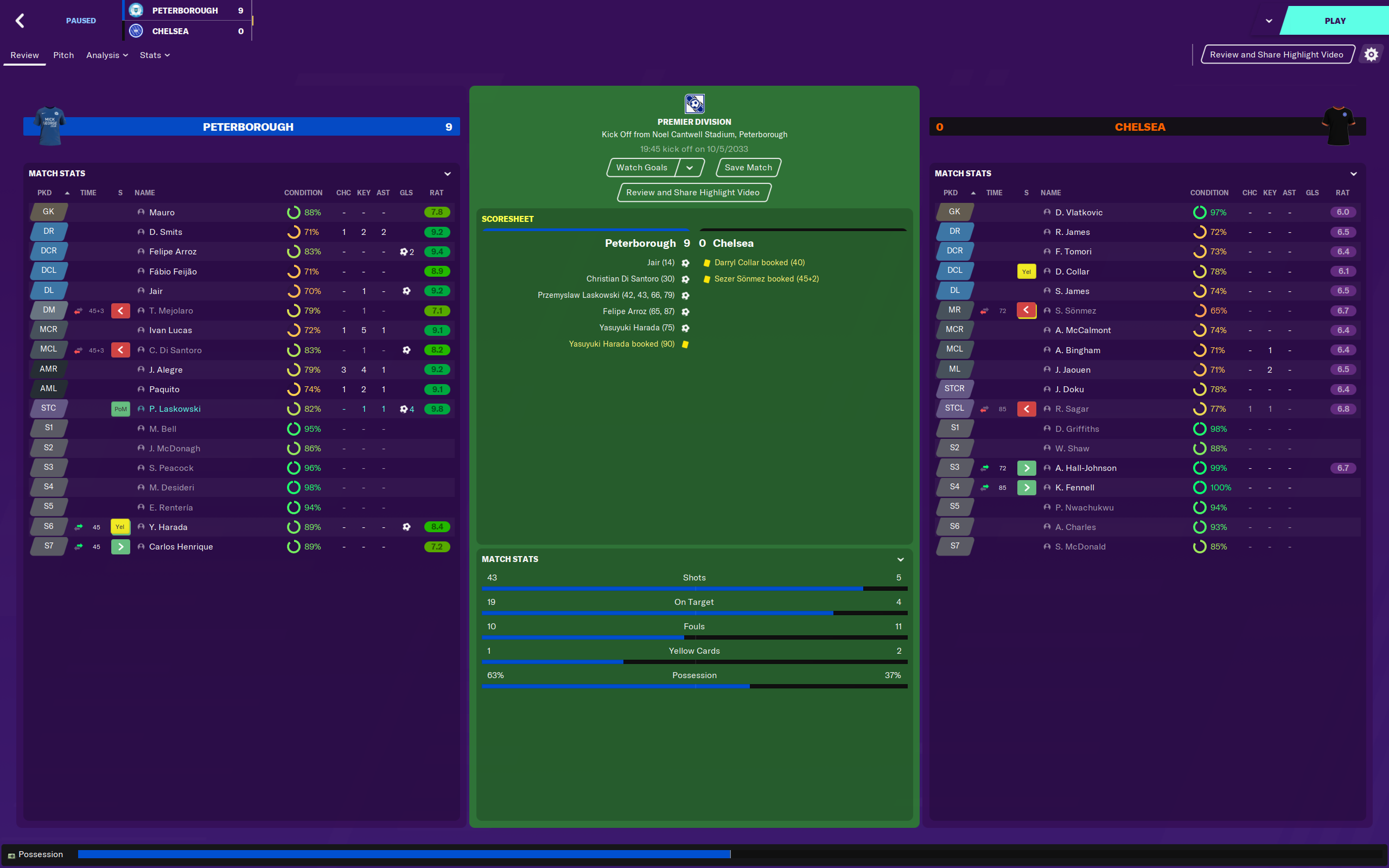Open the Analysis dropdown menu
The image size is (1389, 868).
coord(107,55)
